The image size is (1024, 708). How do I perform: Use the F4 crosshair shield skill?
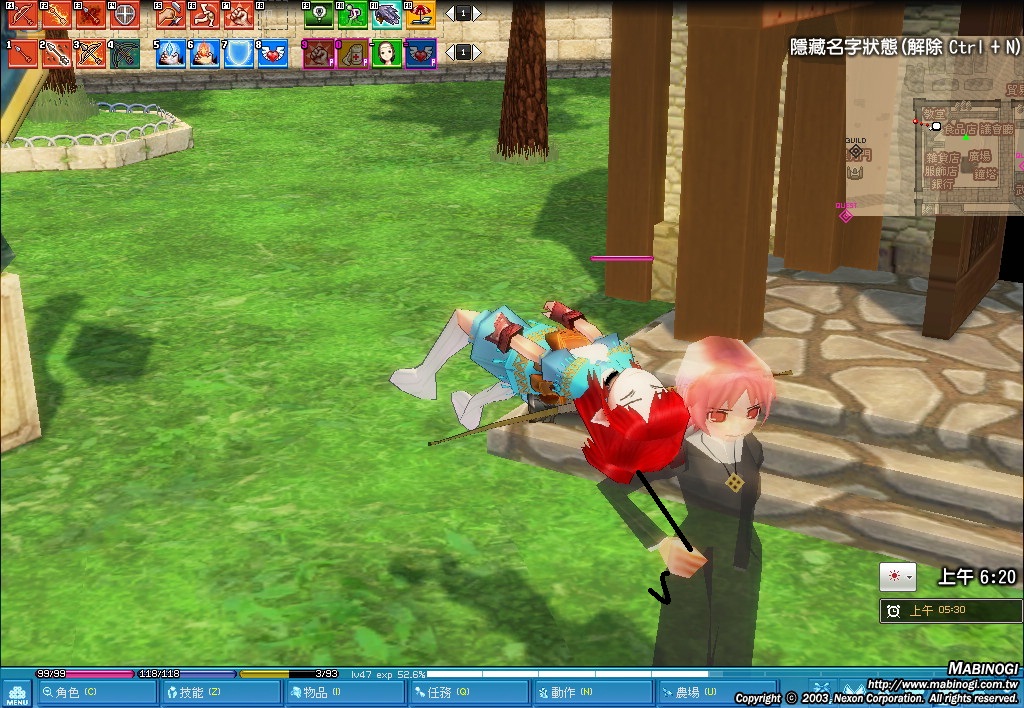(x=124, y=14)
